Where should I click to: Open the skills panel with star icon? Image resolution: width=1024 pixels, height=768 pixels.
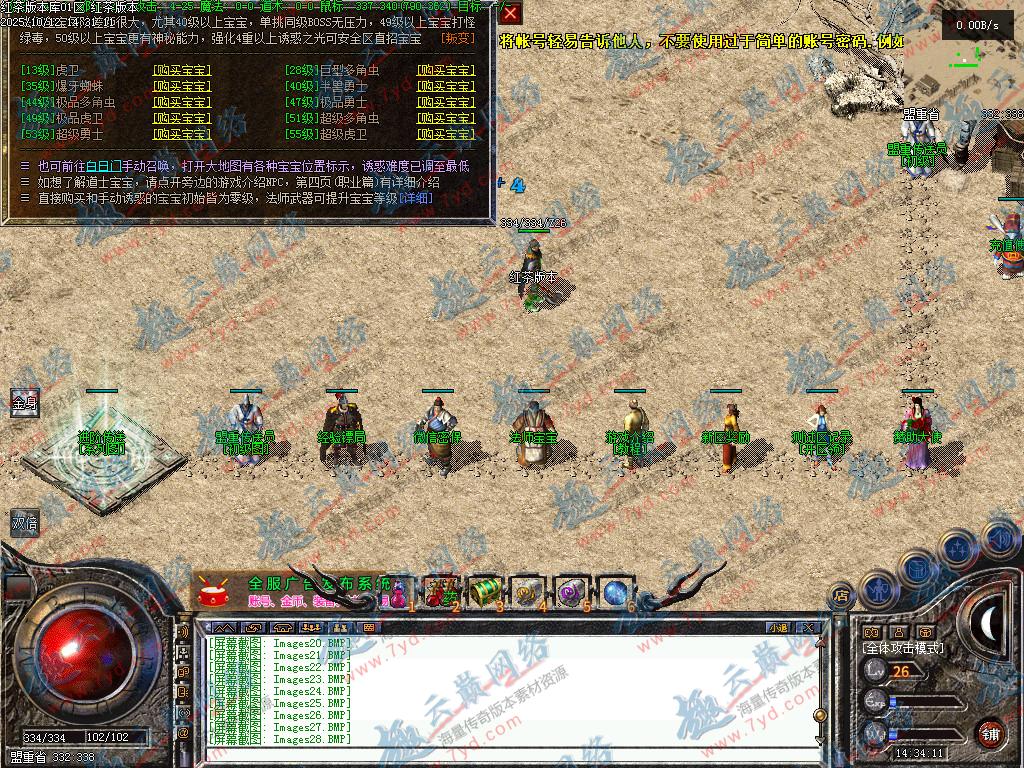pos(958,548)
